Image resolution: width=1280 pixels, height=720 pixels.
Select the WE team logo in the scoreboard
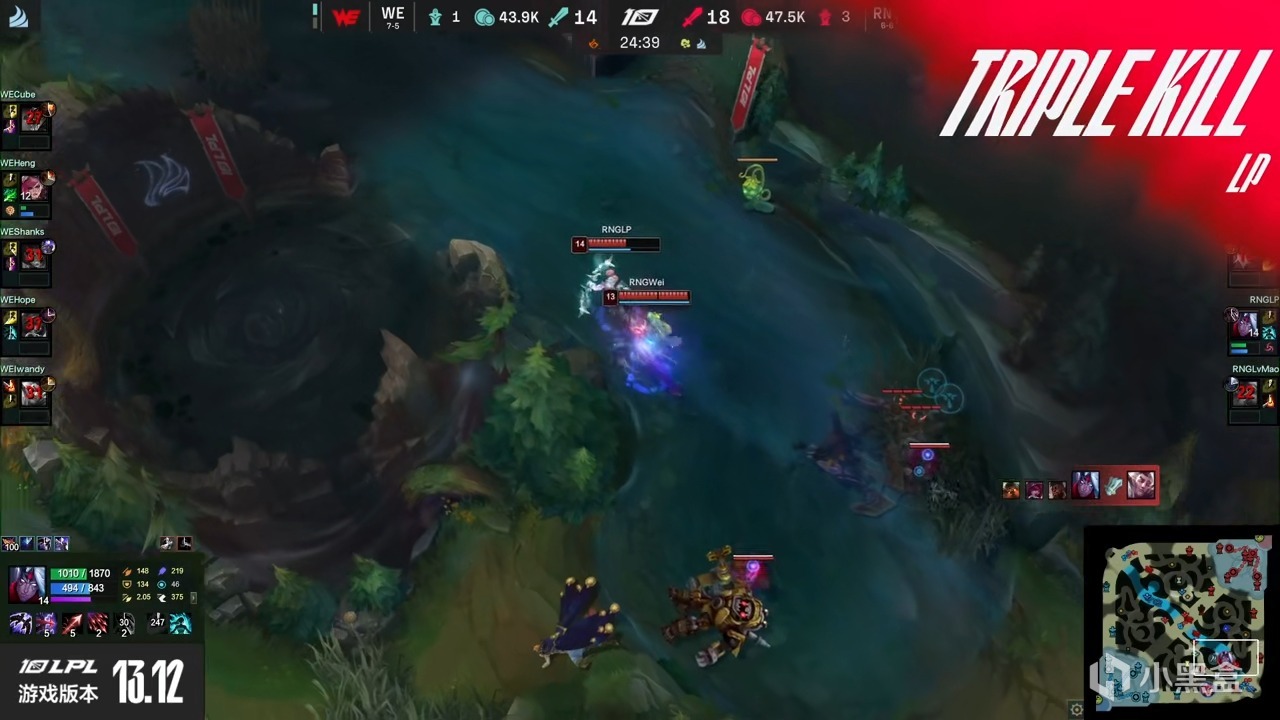tap(346, 15)
